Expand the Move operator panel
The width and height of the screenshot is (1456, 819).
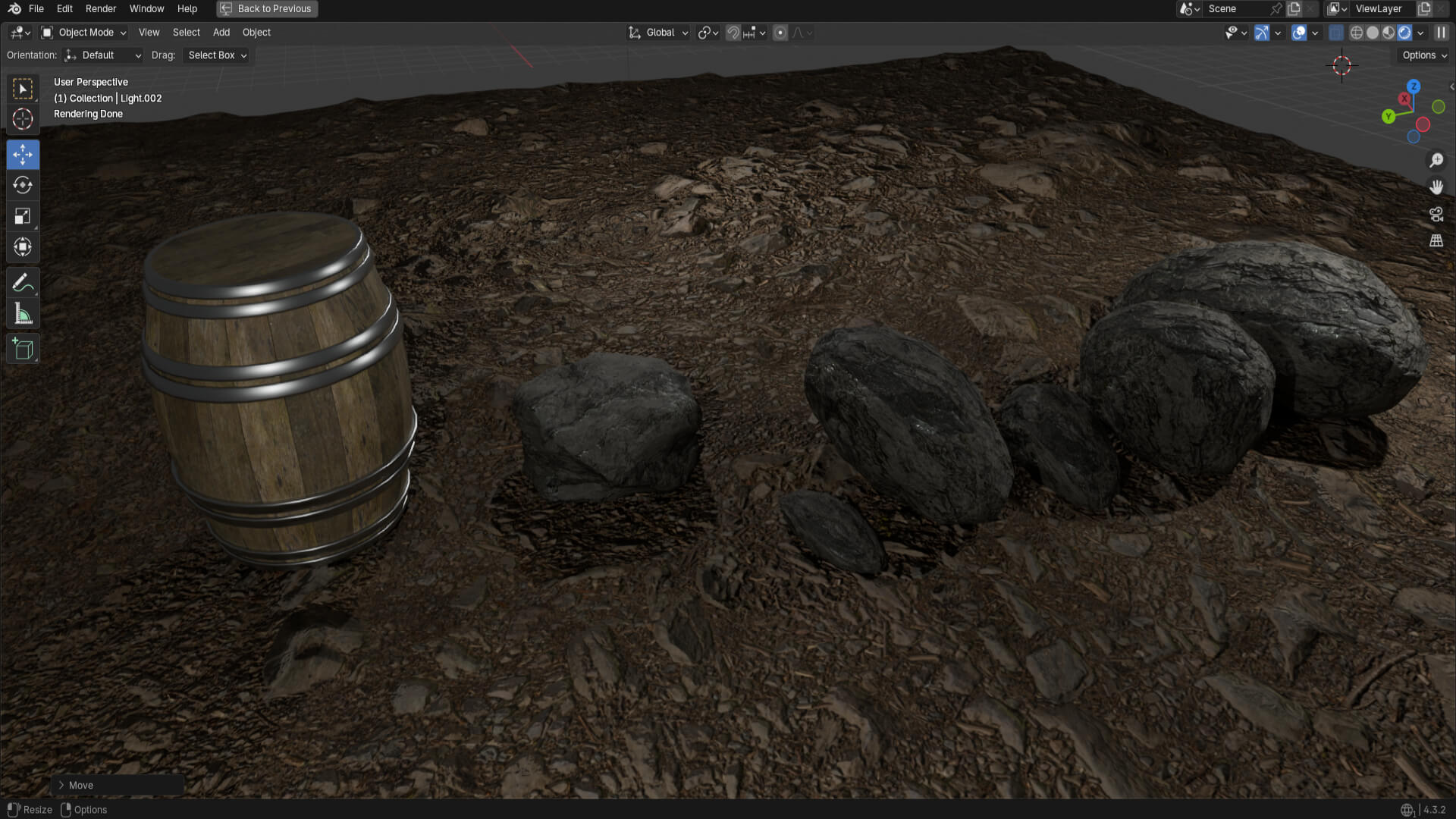[x=61, y=786]
